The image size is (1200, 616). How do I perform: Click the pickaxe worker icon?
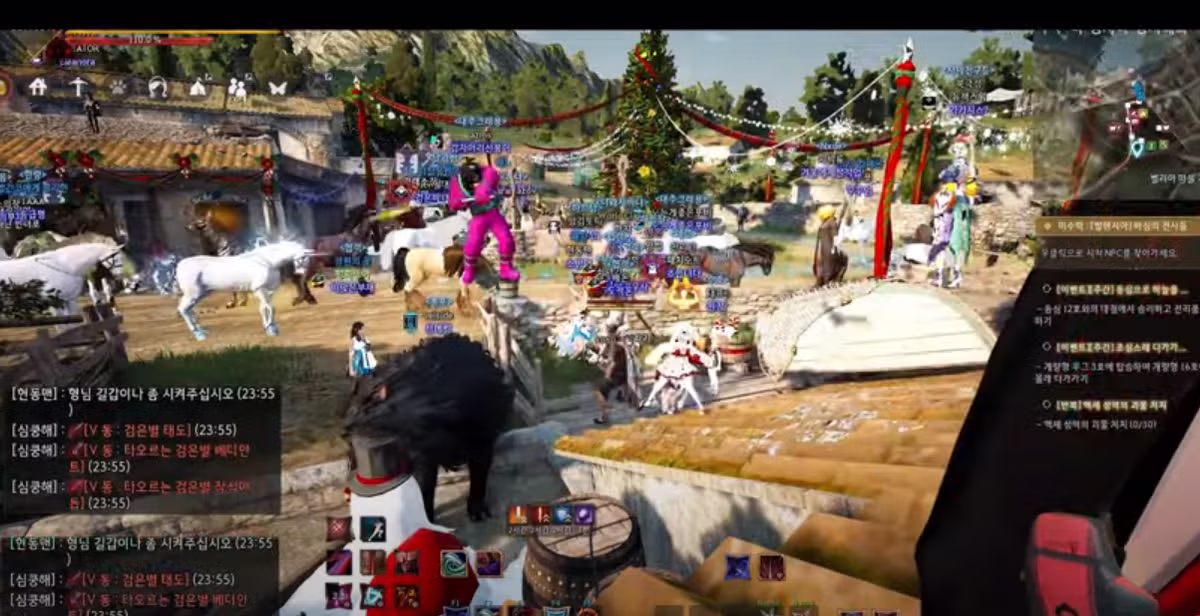[x=78, y=87]
